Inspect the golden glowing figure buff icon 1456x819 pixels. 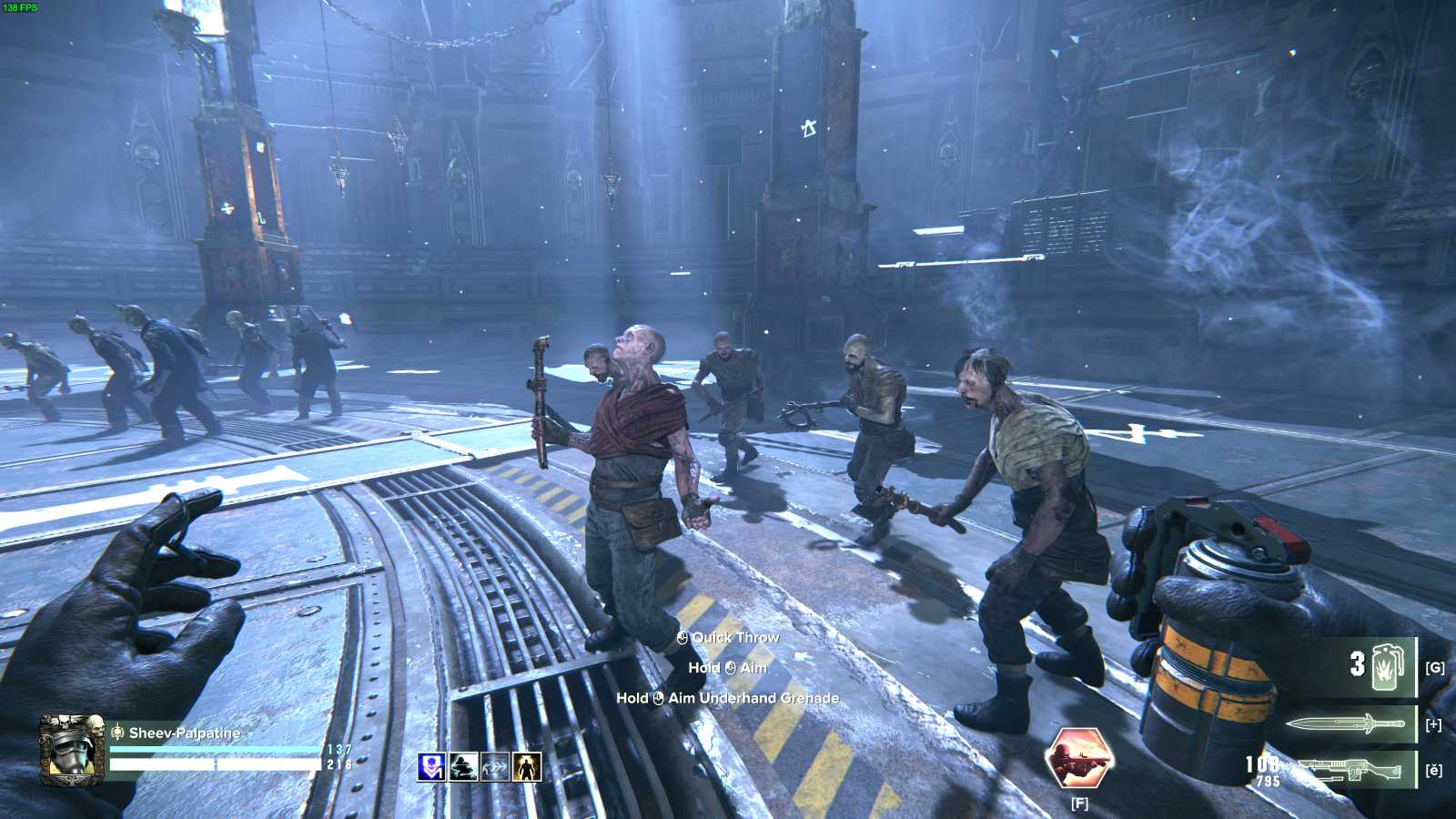pos(527,767)
